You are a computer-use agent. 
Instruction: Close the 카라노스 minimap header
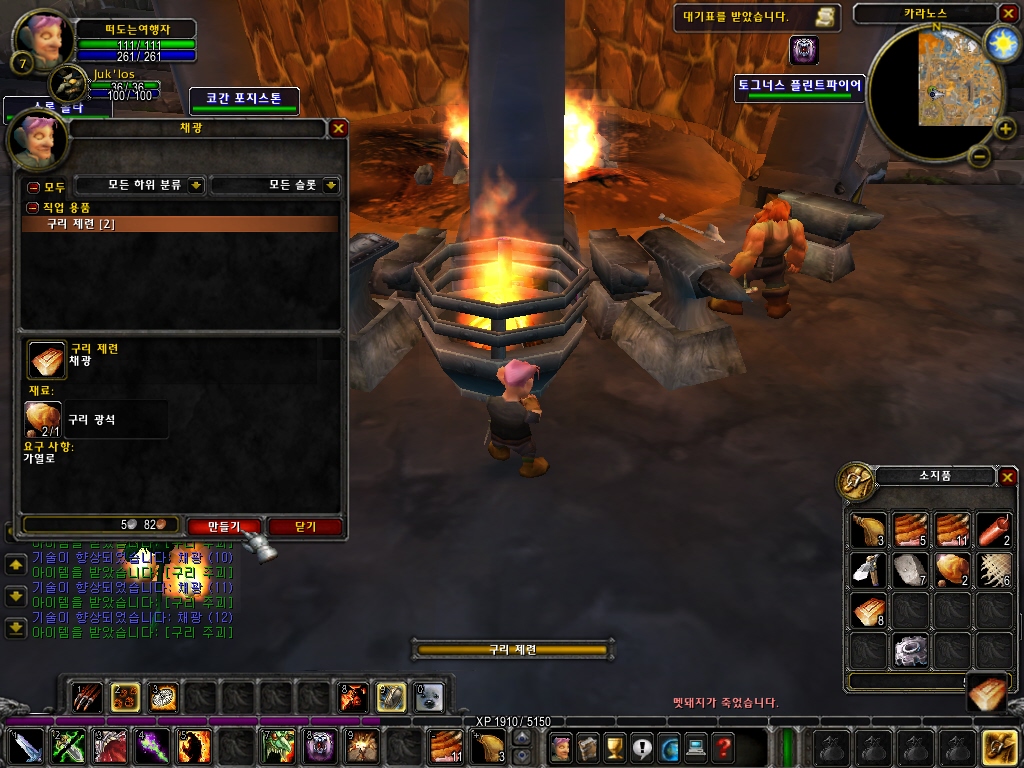click(1007, 13)
